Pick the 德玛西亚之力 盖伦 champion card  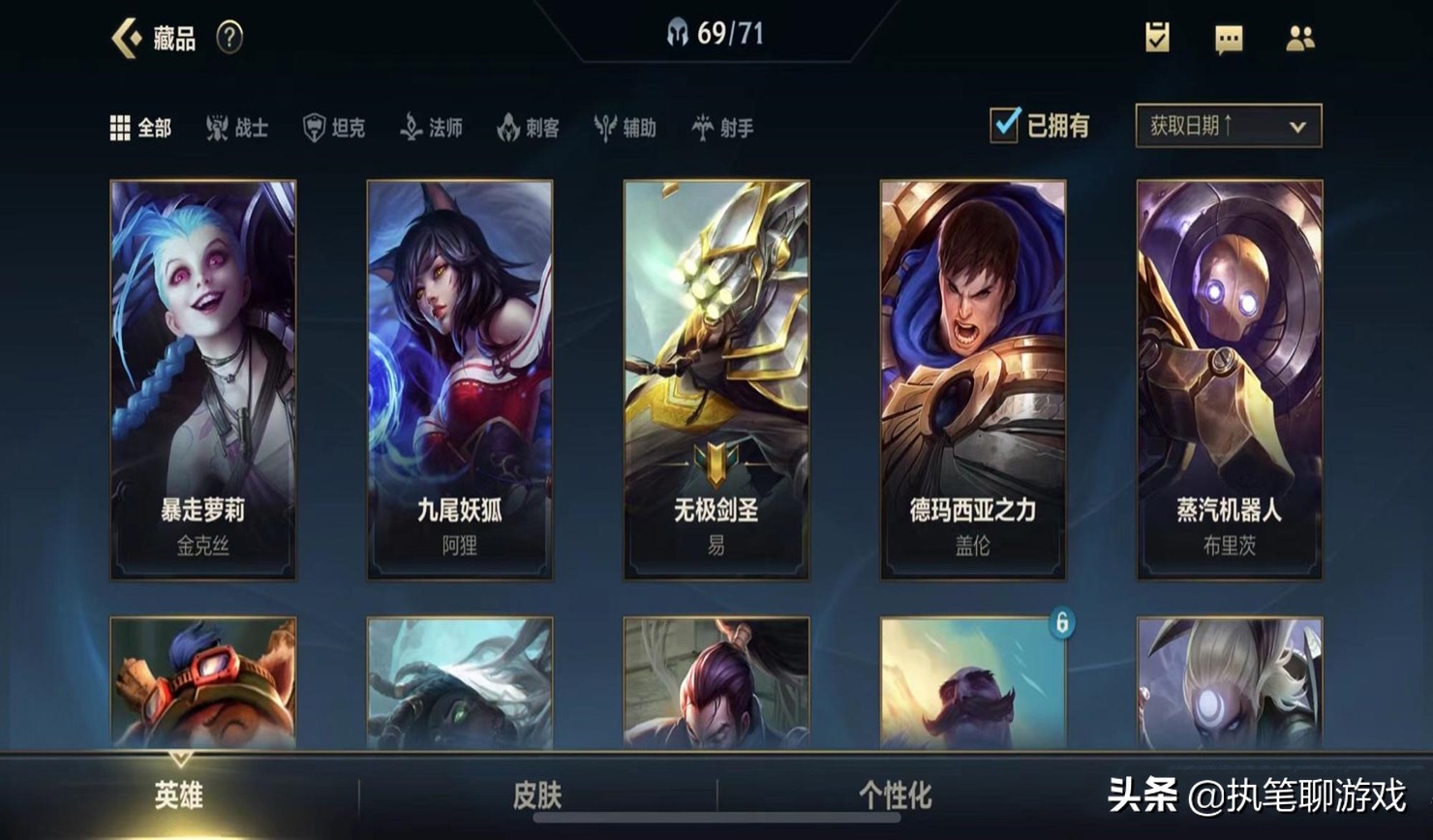973,379
